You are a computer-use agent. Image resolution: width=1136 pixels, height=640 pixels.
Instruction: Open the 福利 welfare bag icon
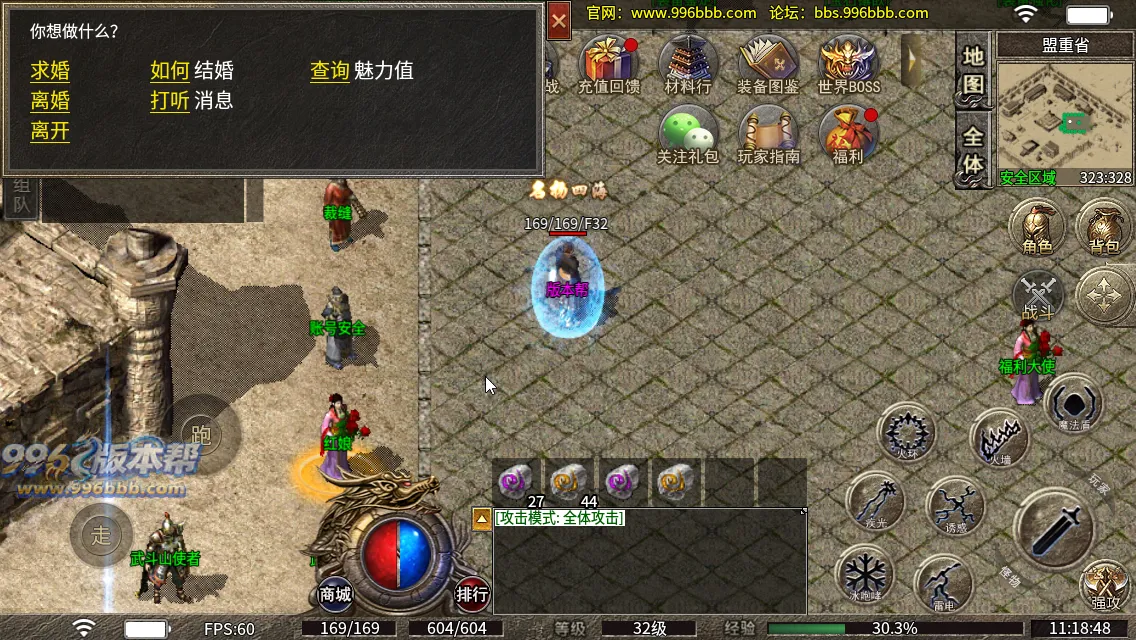pos(847,134)
